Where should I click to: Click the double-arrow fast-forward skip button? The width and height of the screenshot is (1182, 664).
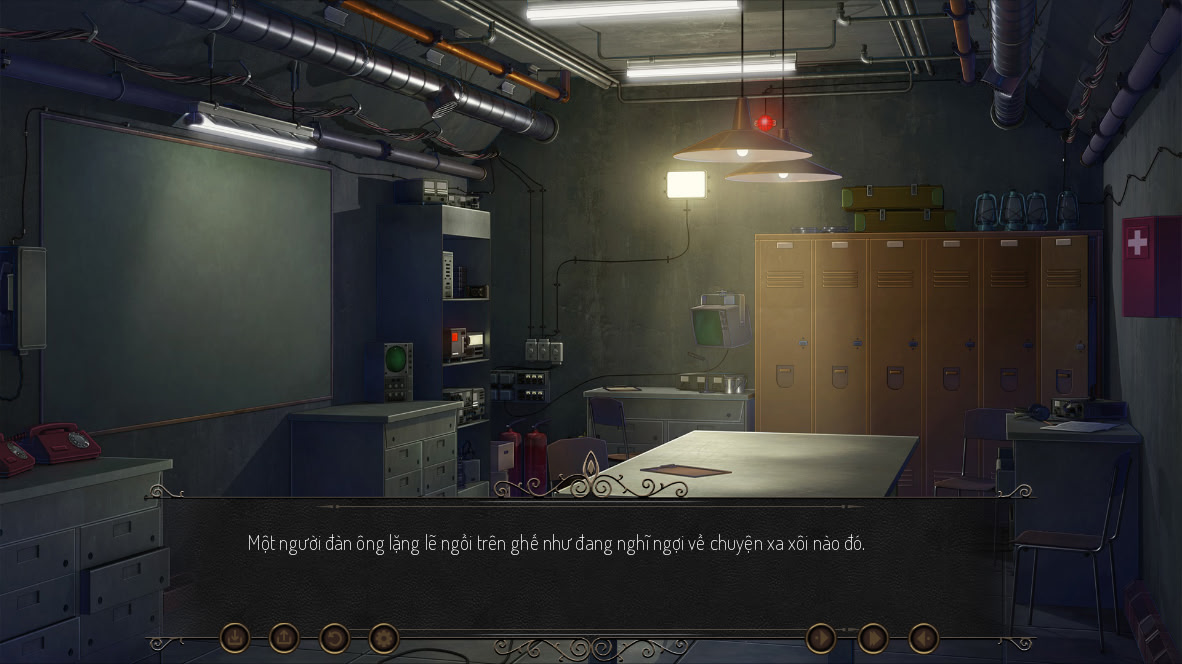point(873,637)
